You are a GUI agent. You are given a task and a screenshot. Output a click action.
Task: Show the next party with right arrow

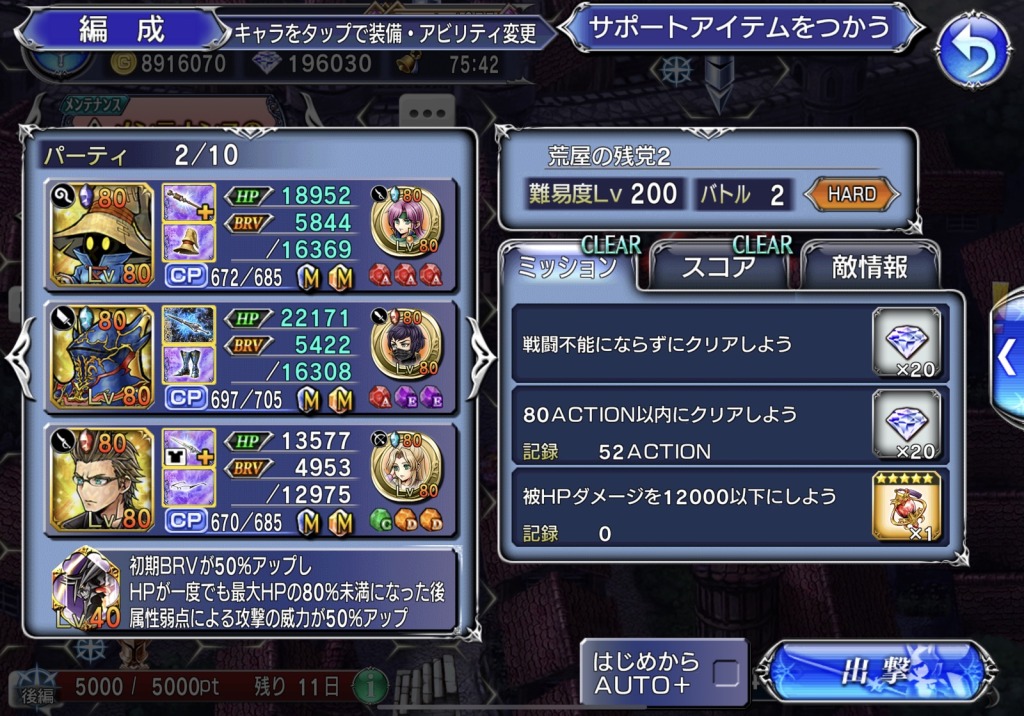click(x=480, y=357)
